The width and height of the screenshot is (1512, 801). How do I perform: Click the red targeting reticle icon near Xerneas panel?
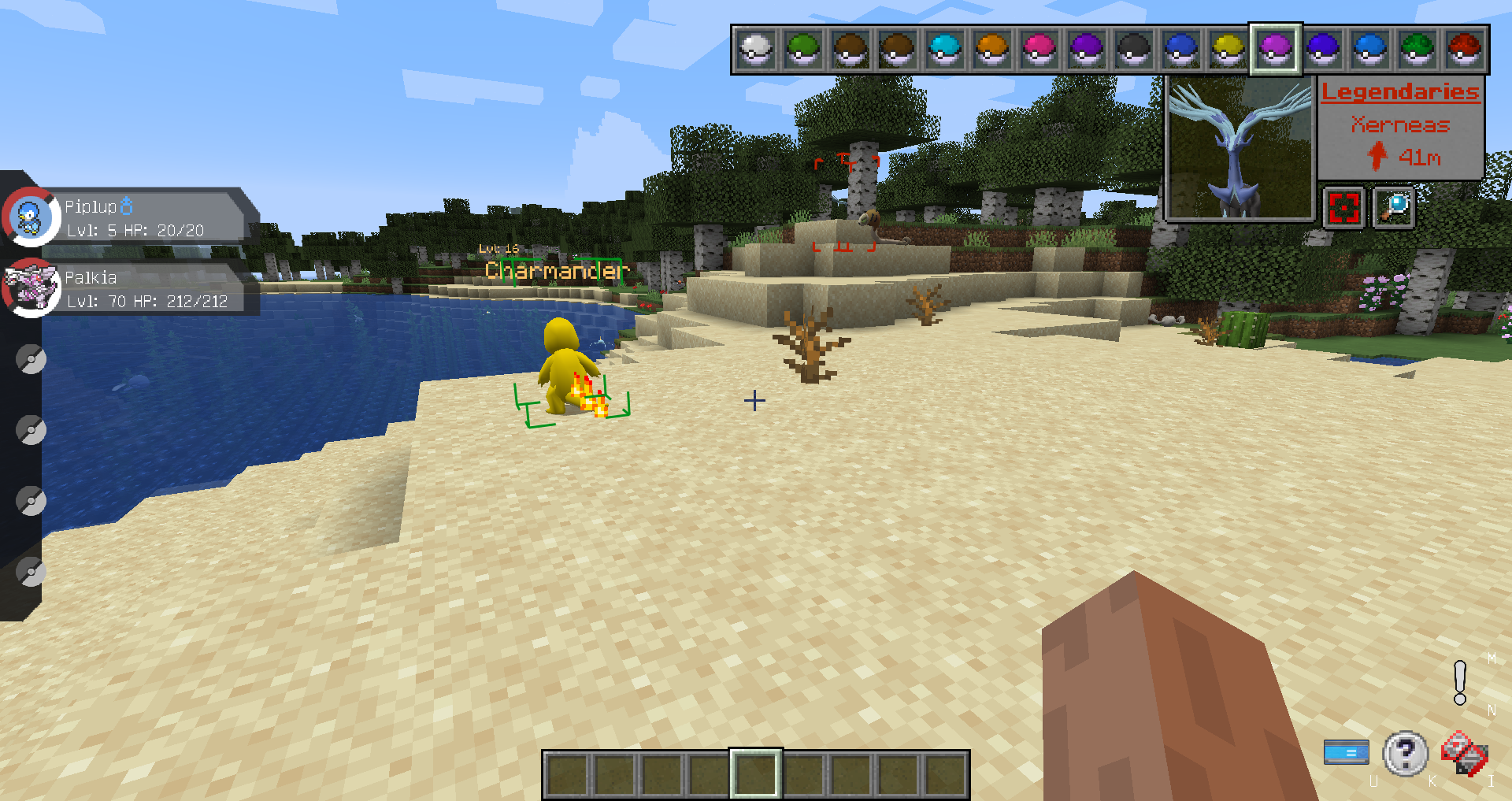tap(1343, 206)
